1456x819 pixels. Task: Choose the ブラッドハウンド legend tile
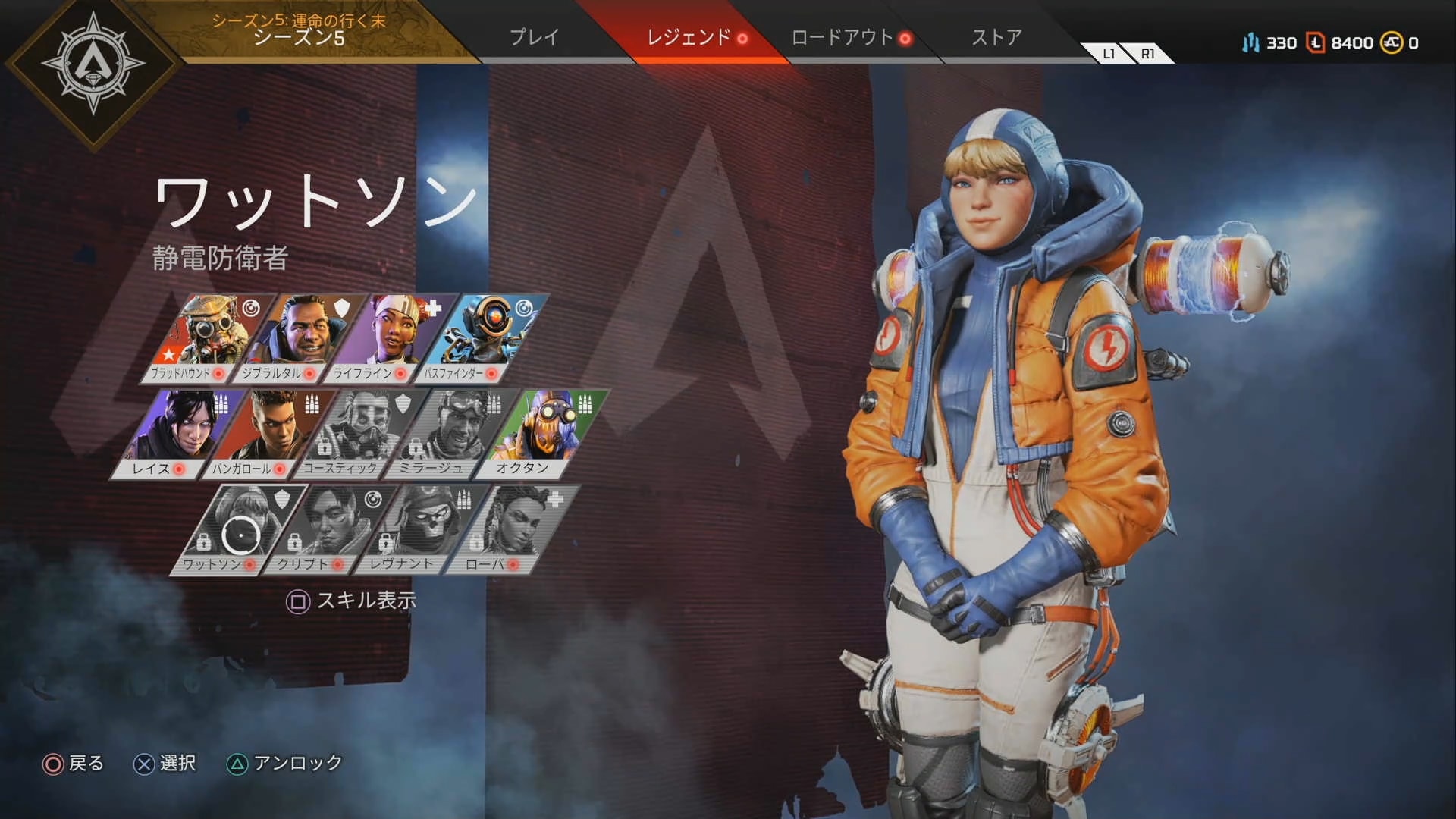[x=206, y=337]
